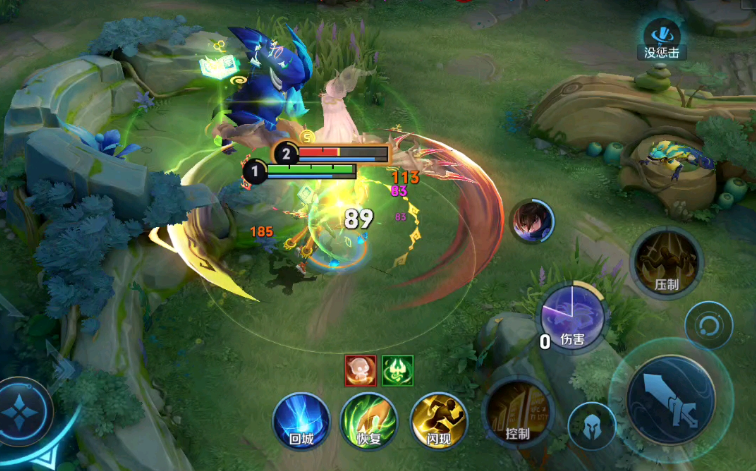756x471 pixels.
Task: Cast the 闪现 flash spell
Action: (x=438, y=419)
